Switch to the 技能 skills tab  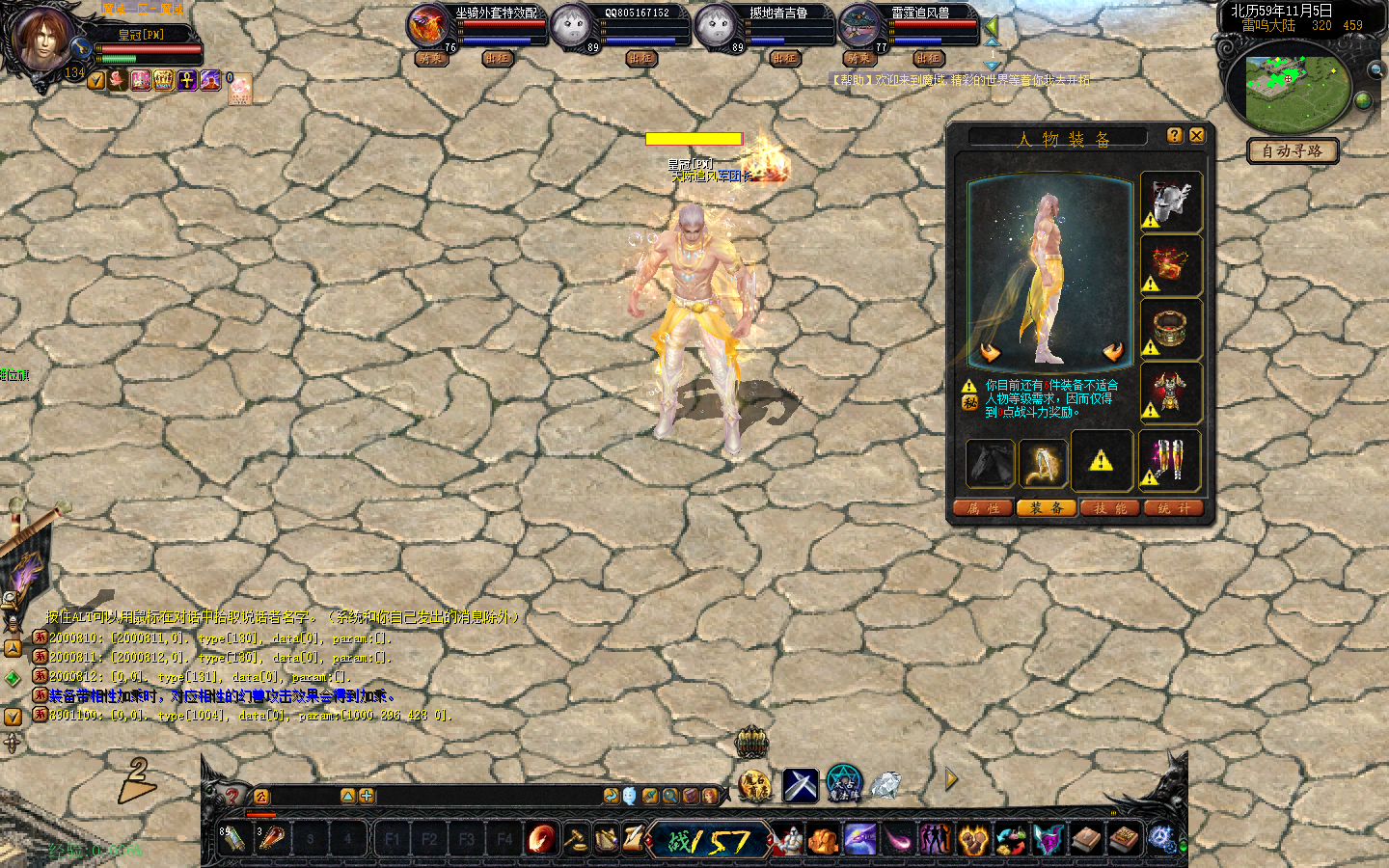tap(1110, 508)
